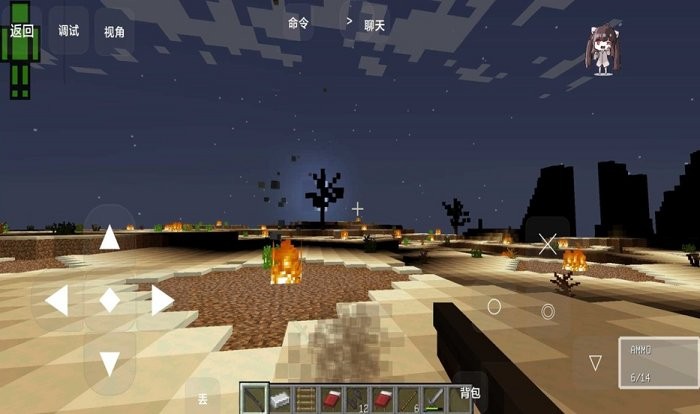The image size is (700, 414).
Task: Tap the downward triangle button
Action: pos(595,361)
